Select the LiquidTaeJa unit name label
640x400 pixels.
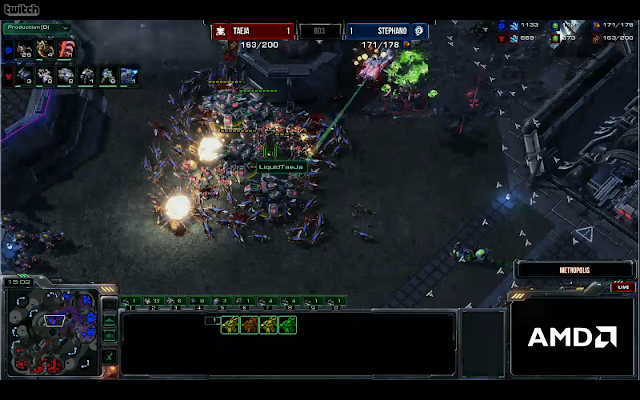click(x=279, y=166)
